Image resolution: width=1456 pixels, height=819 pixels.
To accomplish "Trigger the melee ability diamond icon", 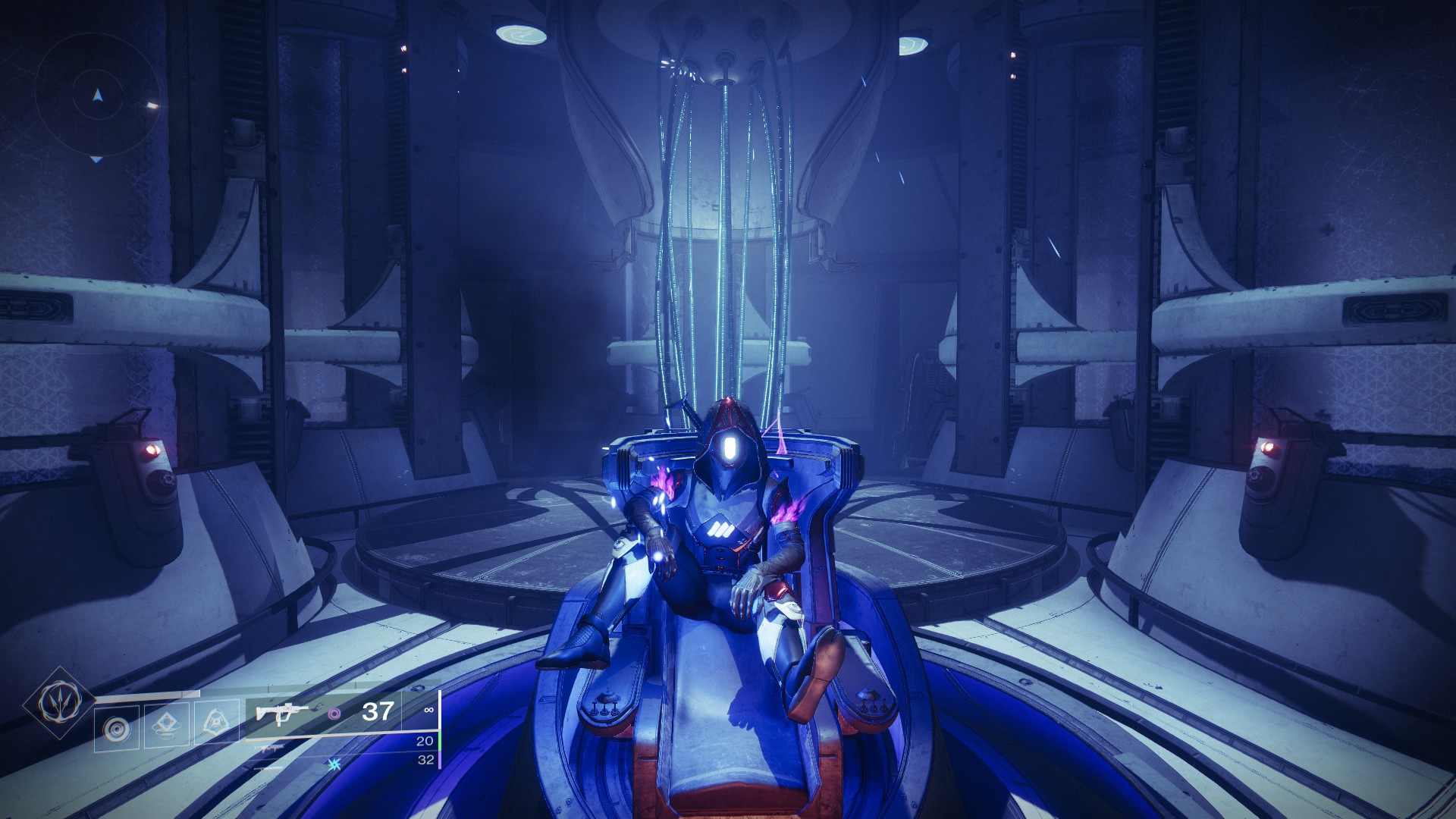I will (x=166, y=726).
